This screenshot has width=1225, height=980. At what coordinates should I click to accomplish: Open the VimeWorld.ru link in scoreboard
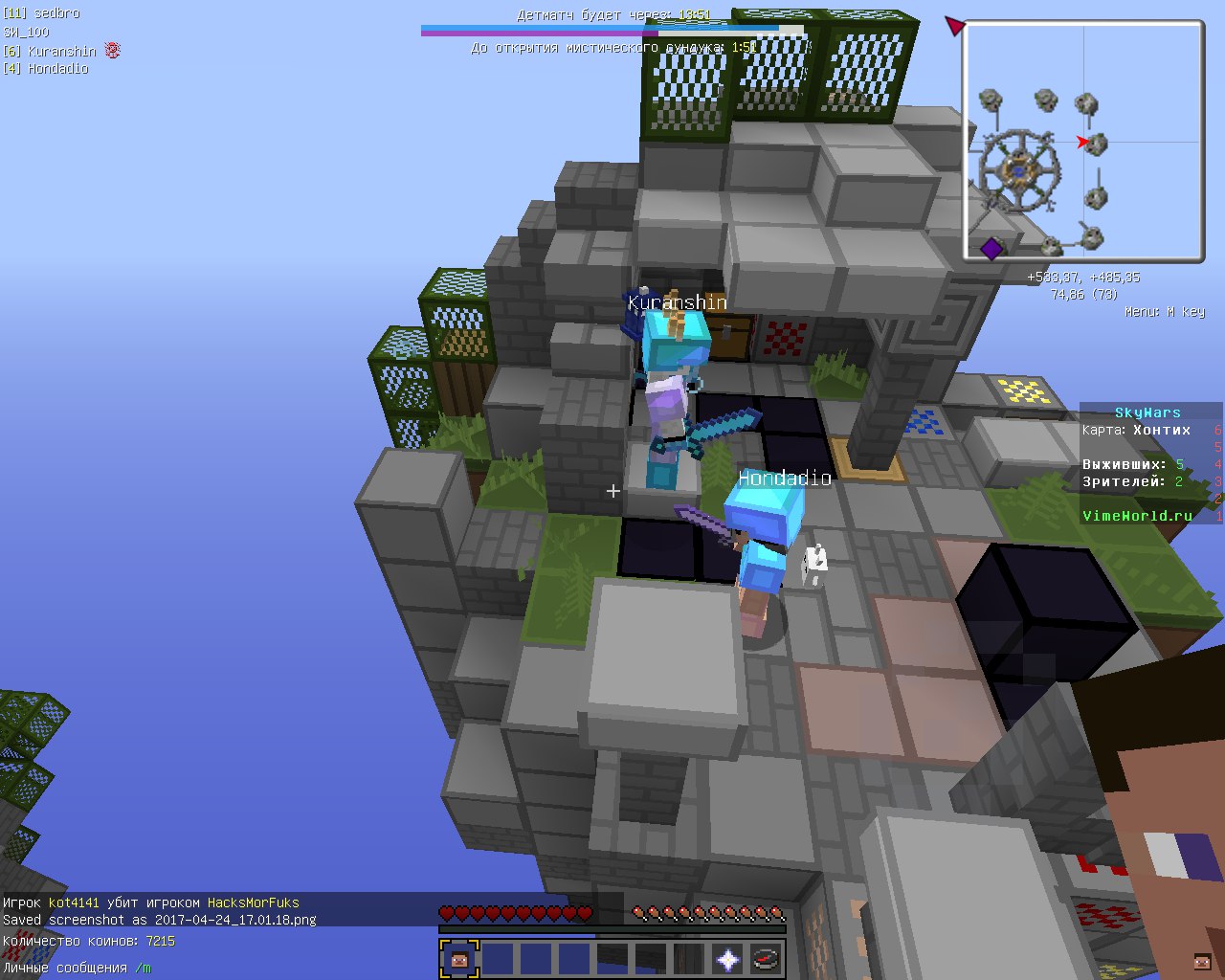pos(1137,516)
